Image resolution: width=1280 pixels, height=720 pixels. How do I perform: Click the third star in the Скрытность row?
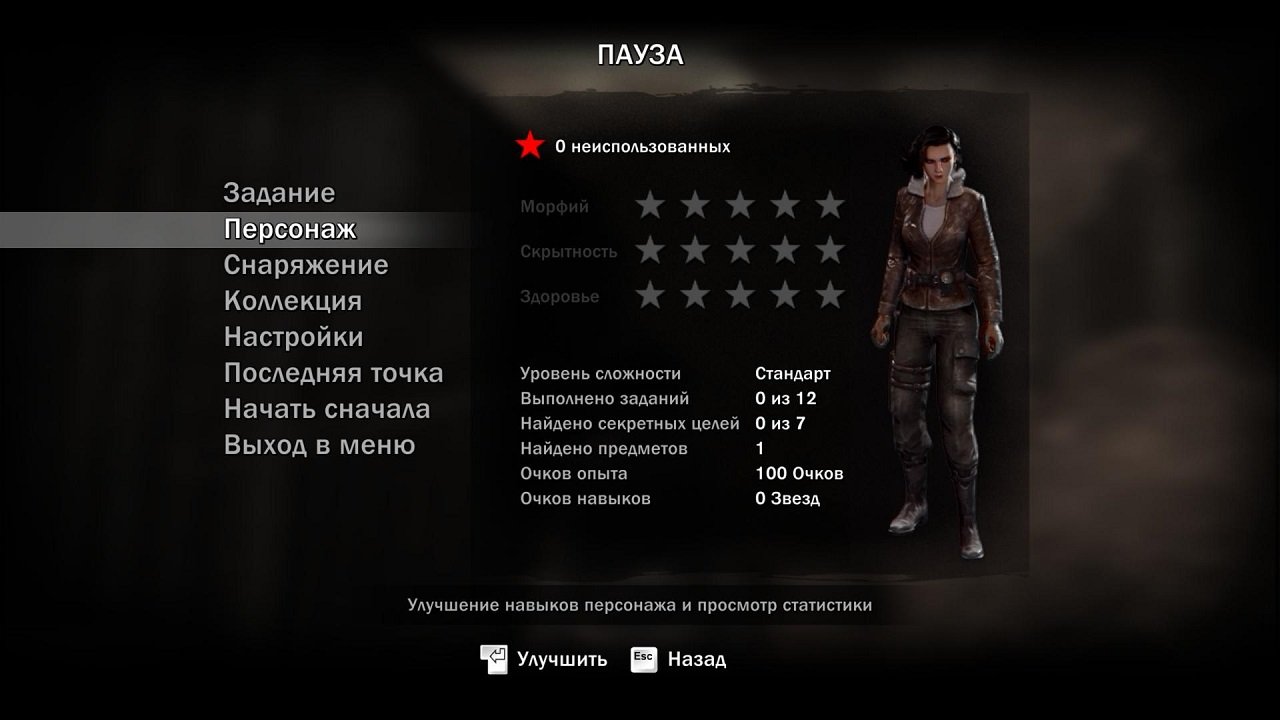click(x=742, y=250)
